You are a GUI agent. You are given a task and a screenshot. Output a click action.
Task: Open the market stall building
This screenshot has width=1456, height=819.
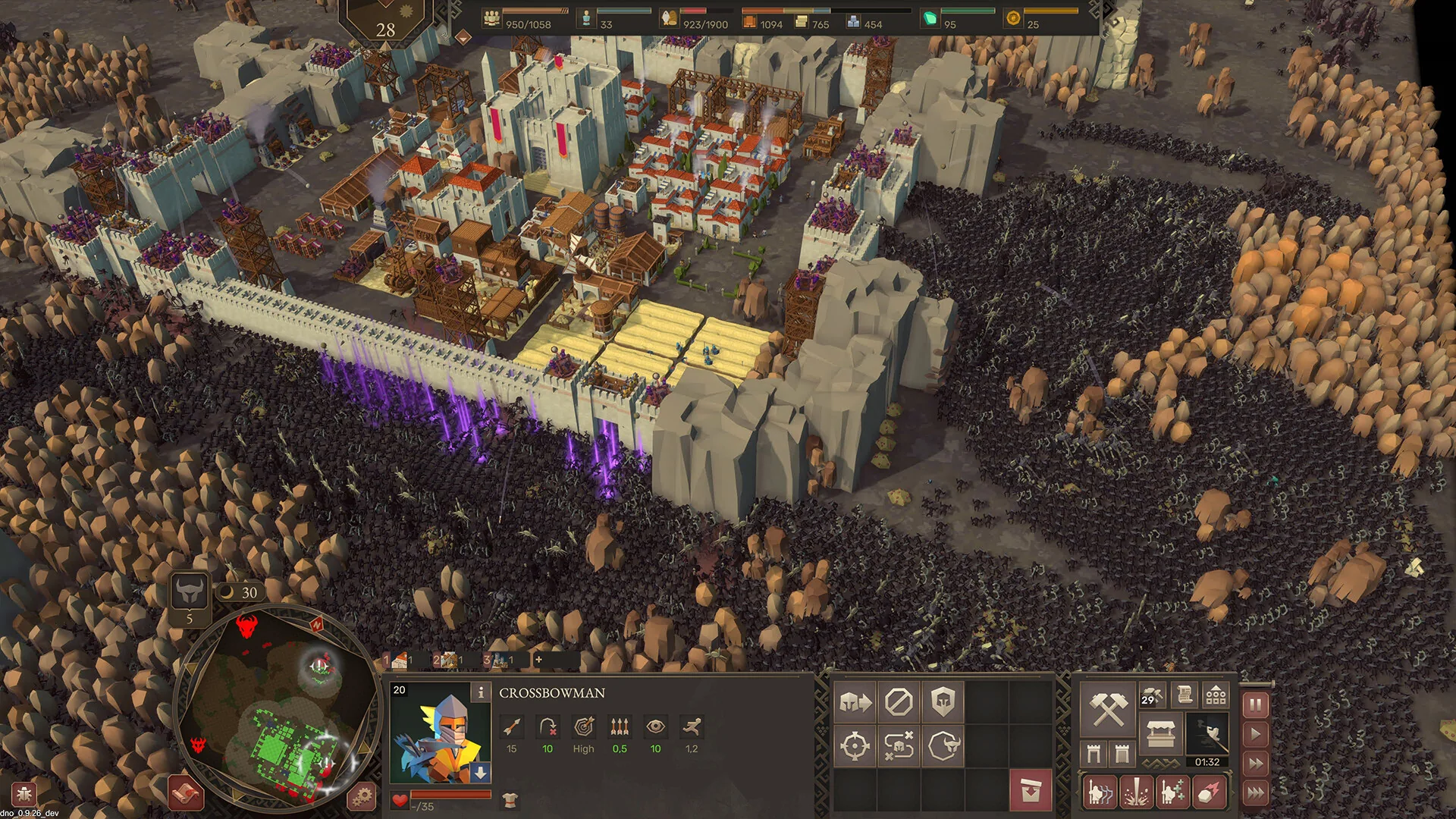coord(1160,734)
